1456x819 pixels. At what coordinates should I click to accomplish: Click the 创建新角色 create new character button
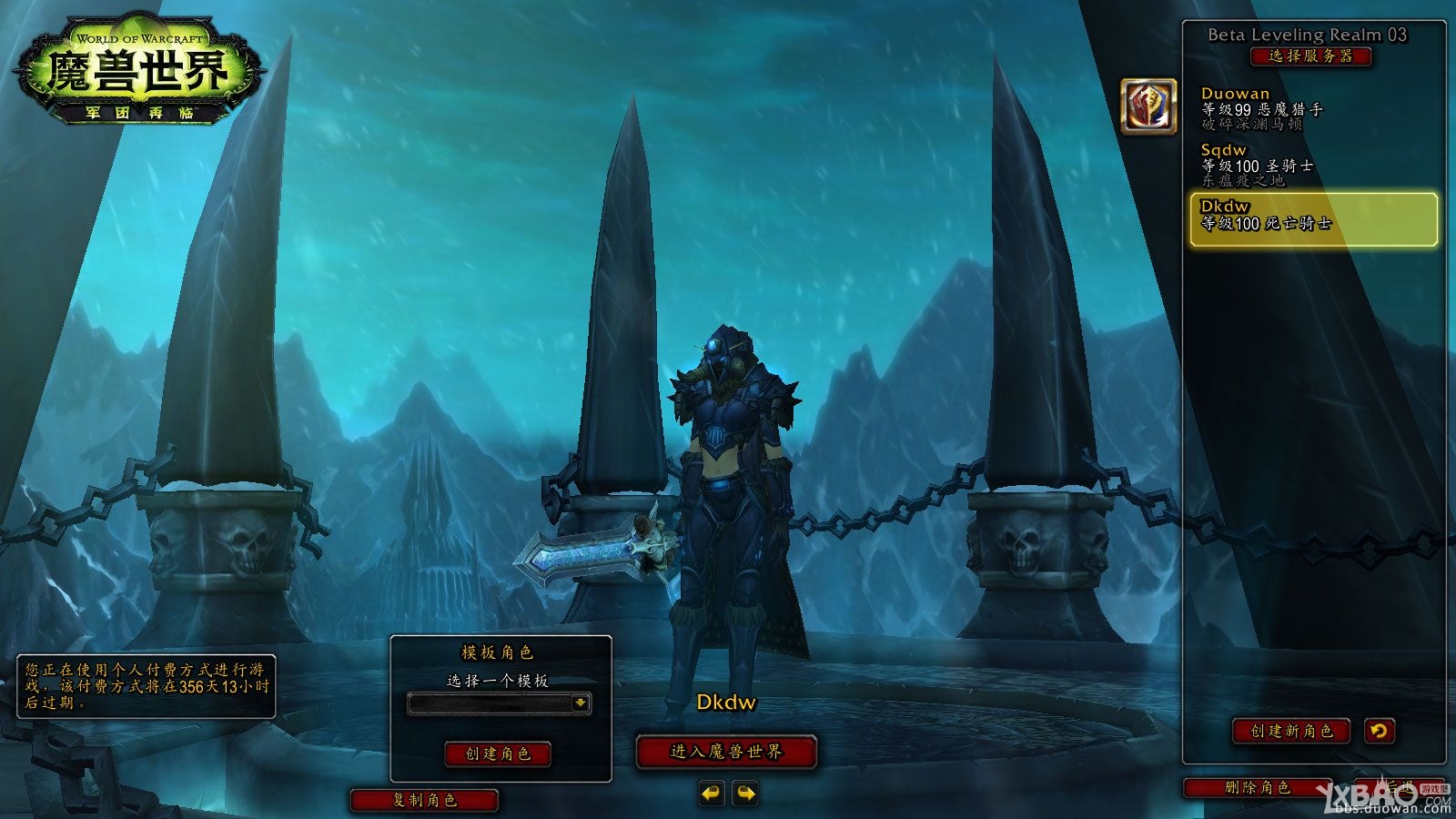(x=1291, y=731)
